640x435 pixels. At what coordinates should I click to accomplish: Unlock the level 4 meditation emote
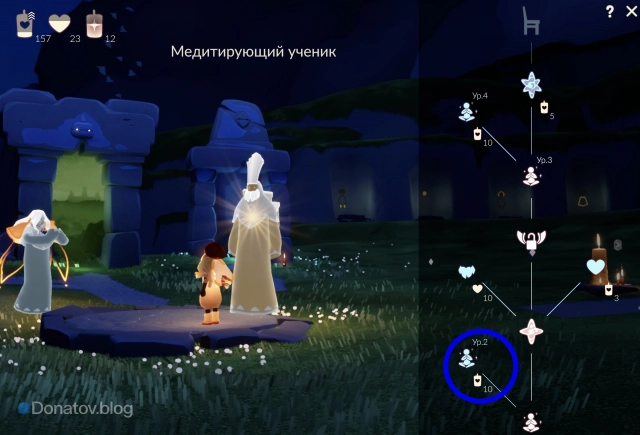(x=466, y=112)
